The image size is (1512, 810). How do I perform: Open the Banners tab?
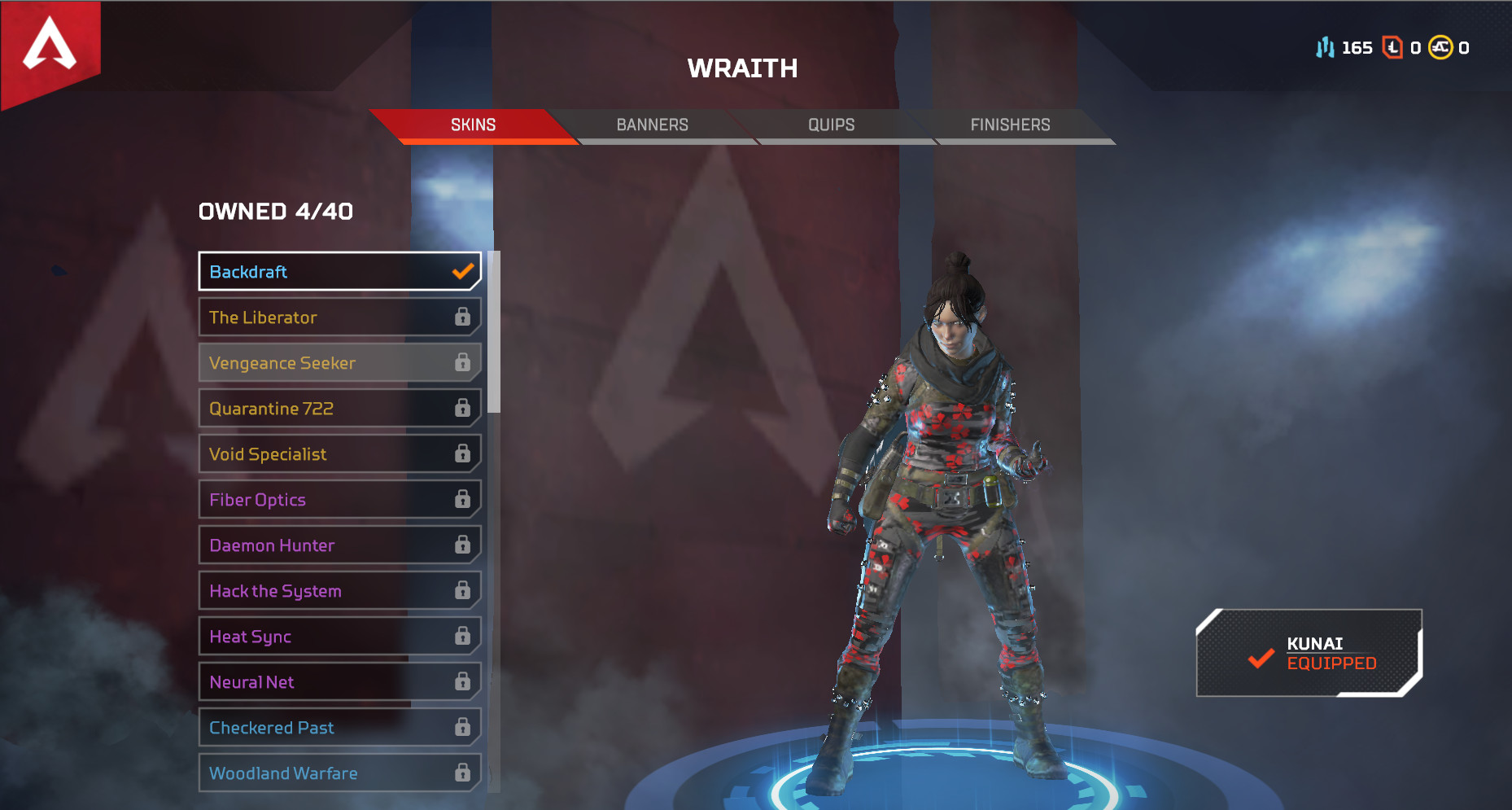tap(652, 125)
